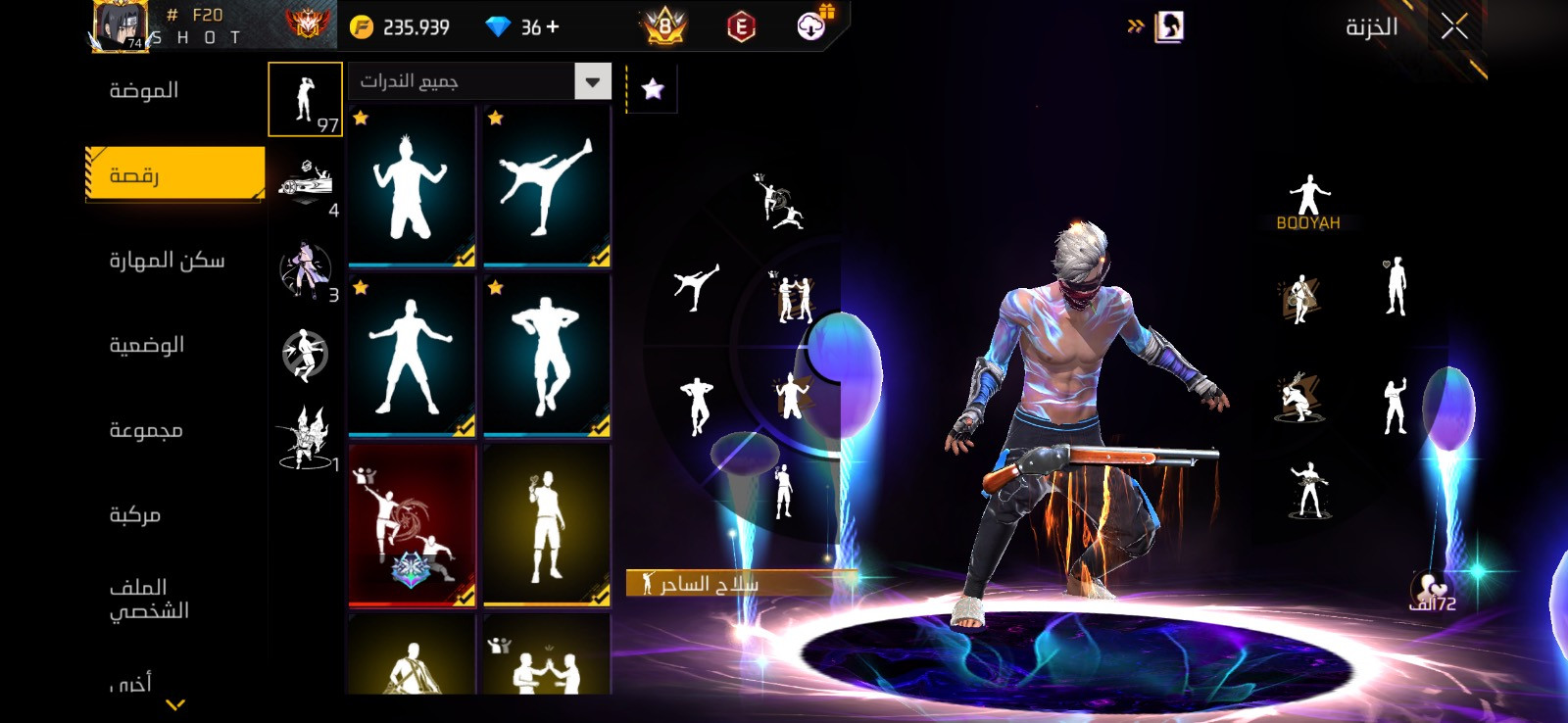This screenshot has height=723, width=1568.
Task: Expand the sidebar list with the down arrow
Action: [175, 703]
